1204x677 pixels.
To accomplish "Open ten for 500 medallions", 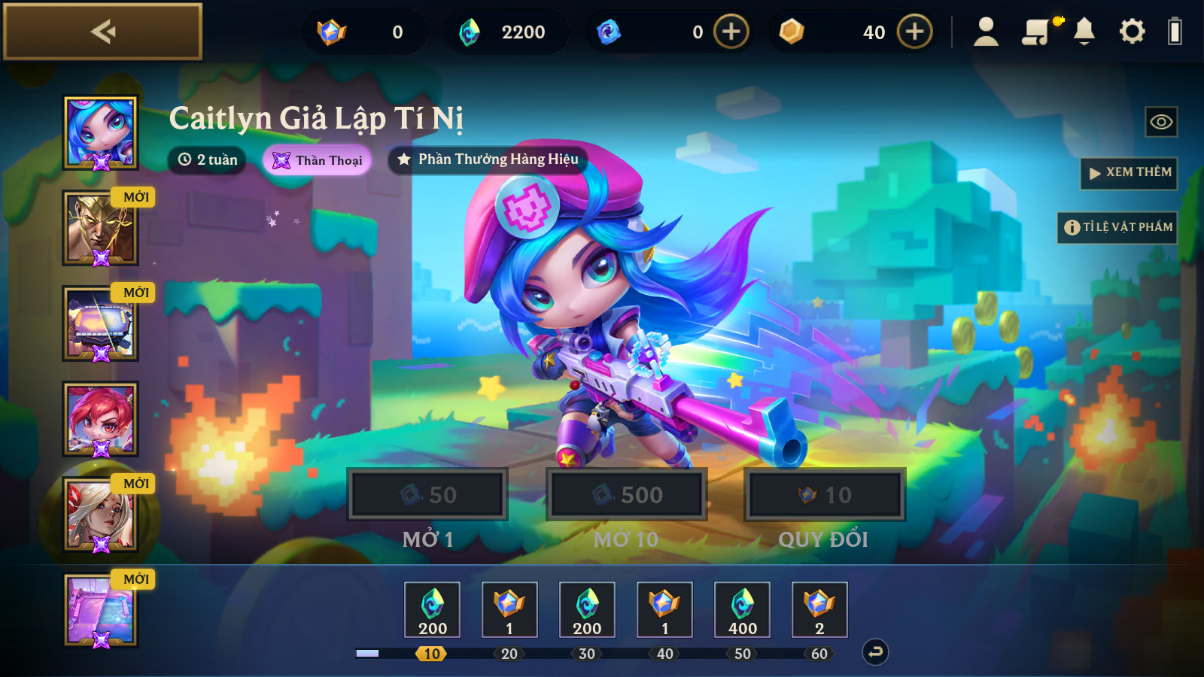I will (626, 495).
